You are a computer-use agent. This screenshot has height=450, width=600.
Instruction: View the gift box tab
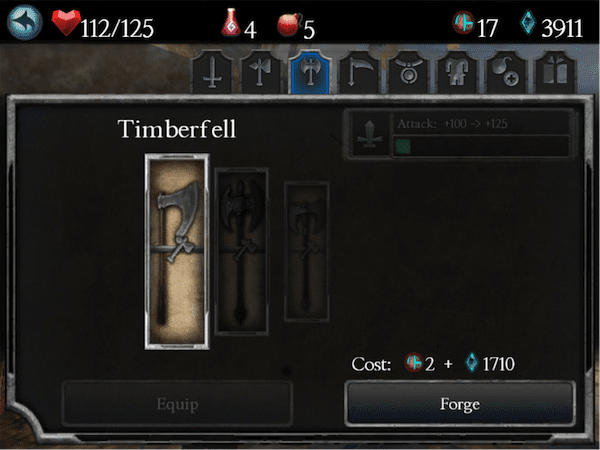pos(552,72)
